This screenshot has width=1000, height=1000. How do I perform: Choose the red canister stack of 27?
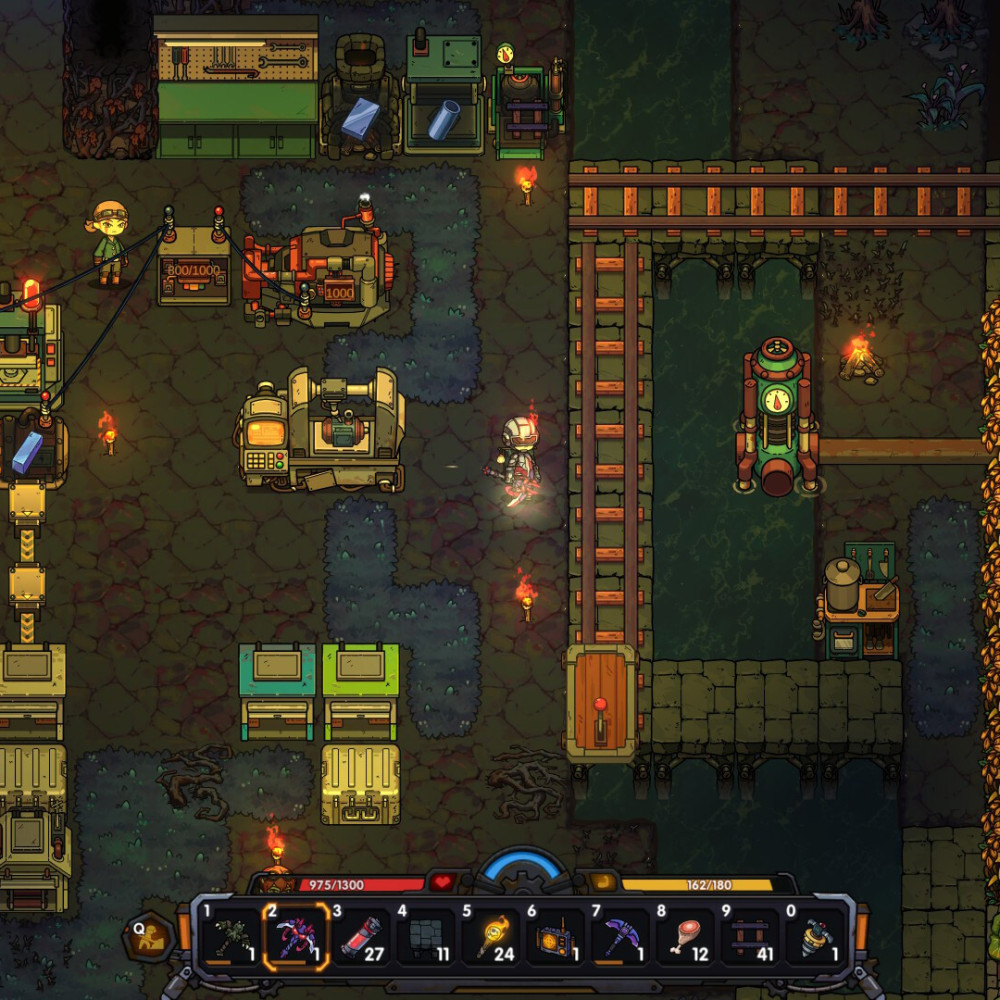[x=360, y=937]
